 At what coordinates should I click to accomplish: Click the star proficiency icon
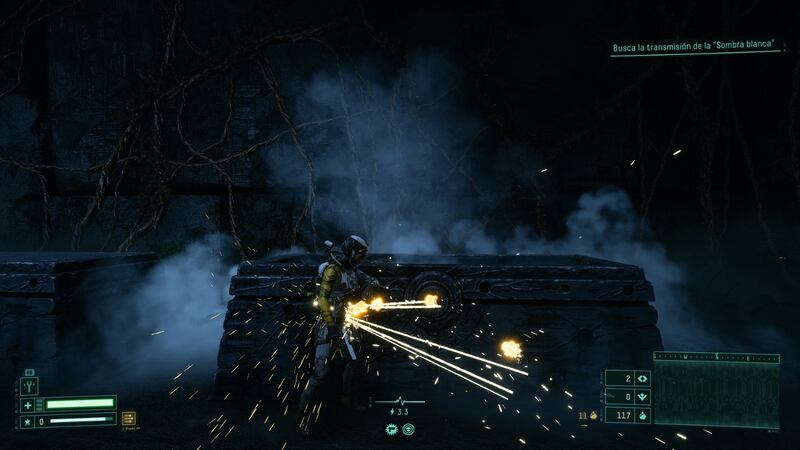pos(29,421)
